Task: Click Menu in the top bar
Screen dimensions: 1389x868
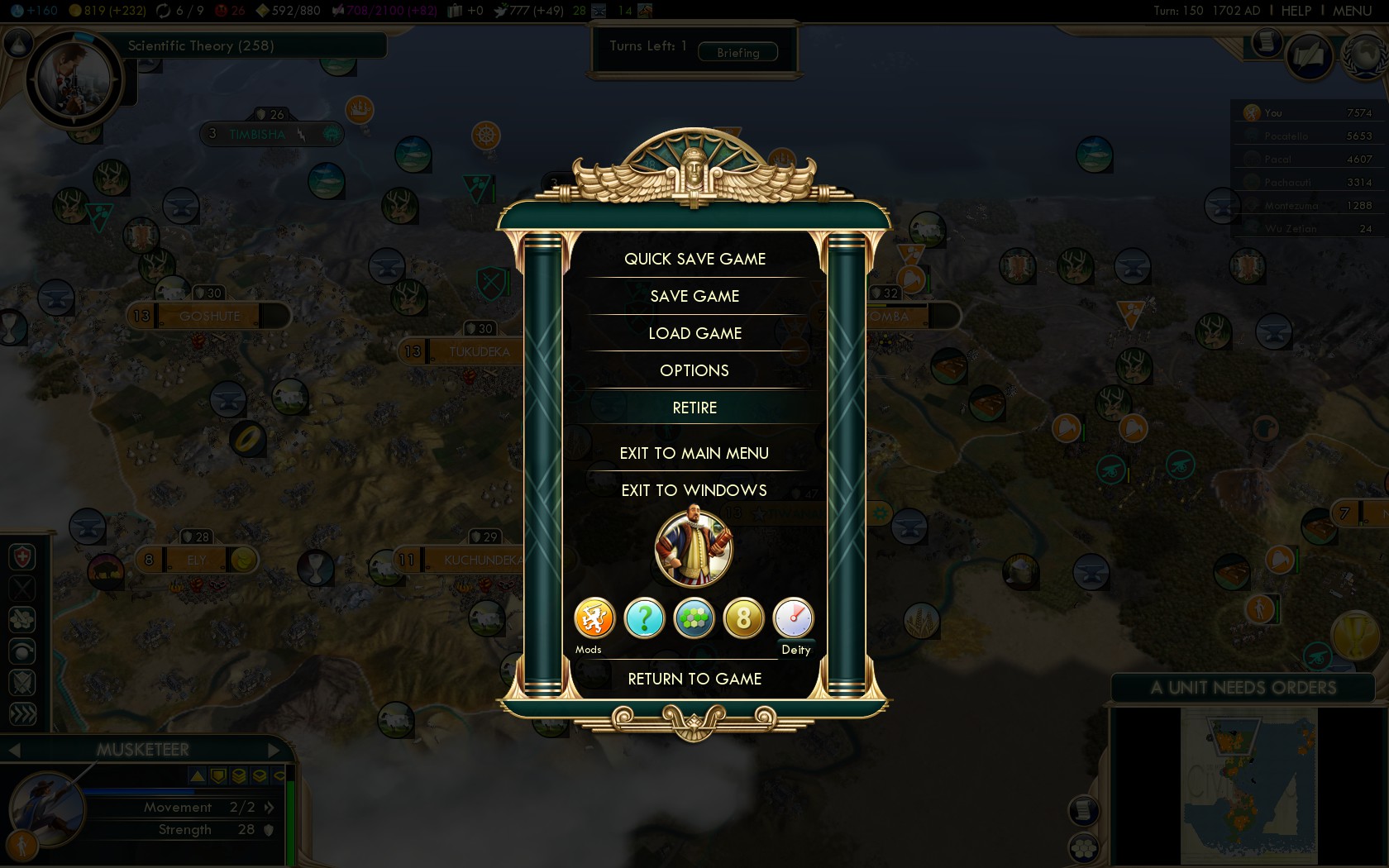Action: pyautogui.click(x=1352, y=11)
